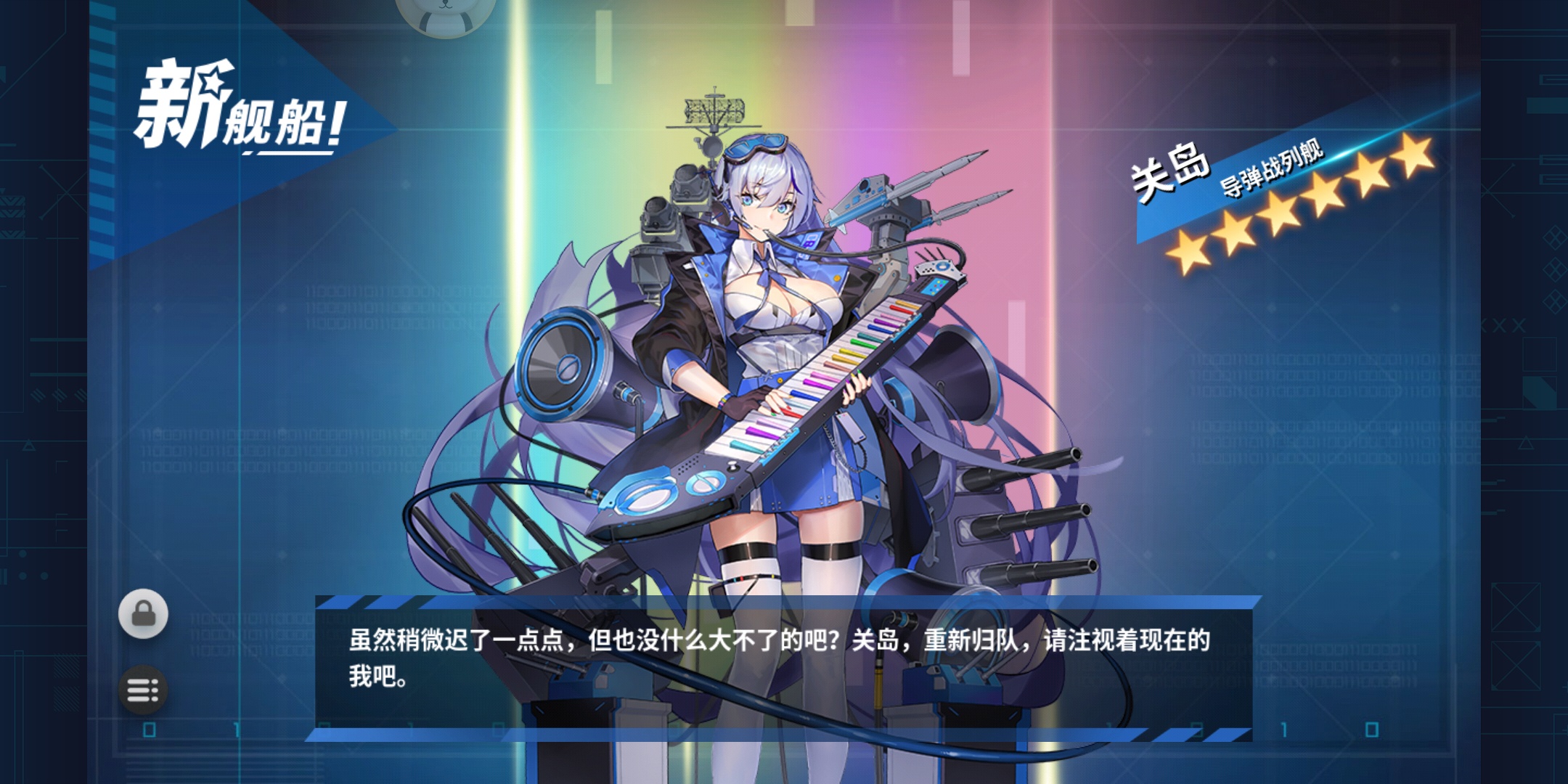Select the padlock symbol inside the white circle
The image size is (1568, 784).
(145, 613)
